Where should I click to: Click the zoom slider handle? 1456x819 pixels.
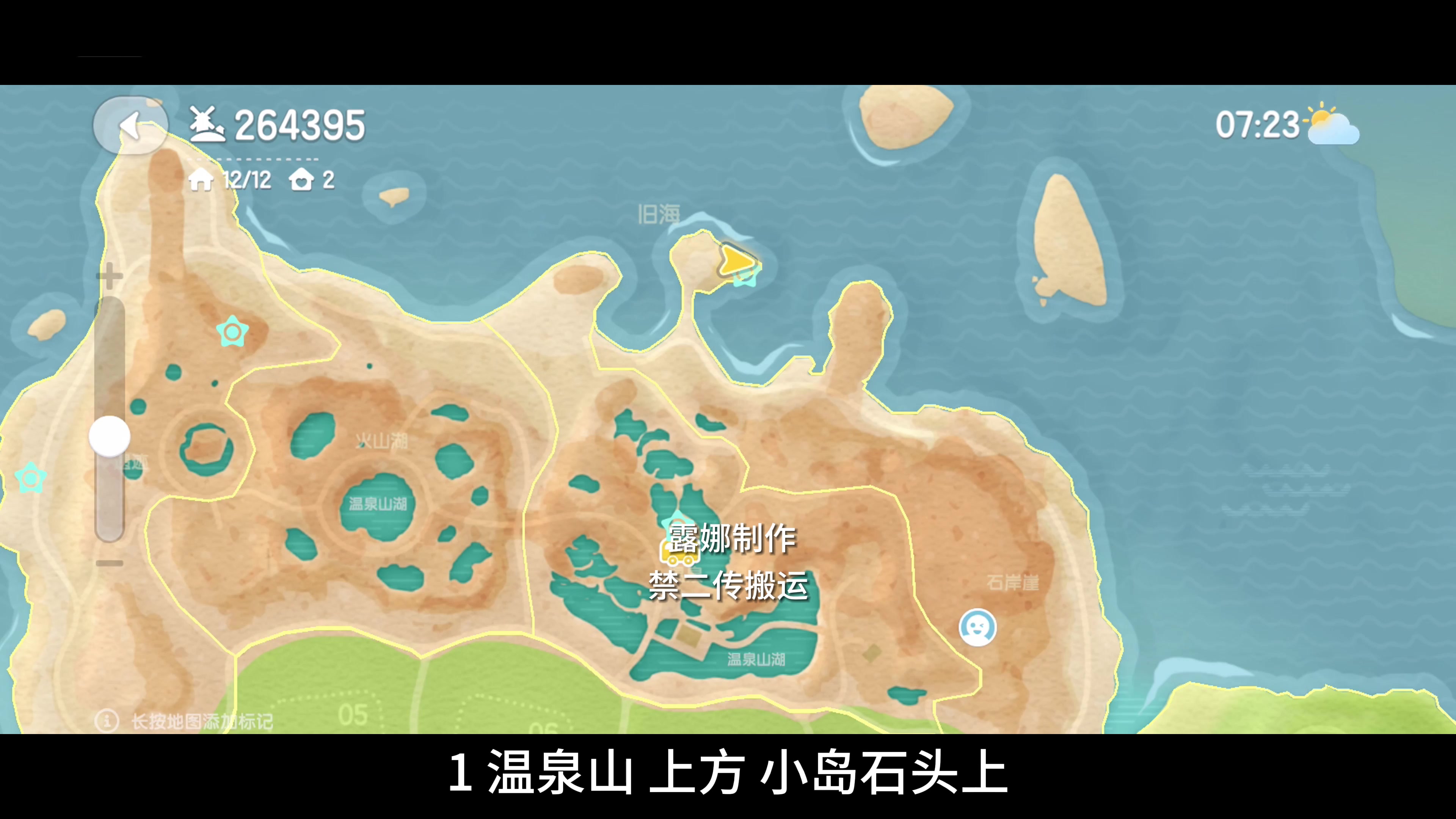click(x=109, y=436)
